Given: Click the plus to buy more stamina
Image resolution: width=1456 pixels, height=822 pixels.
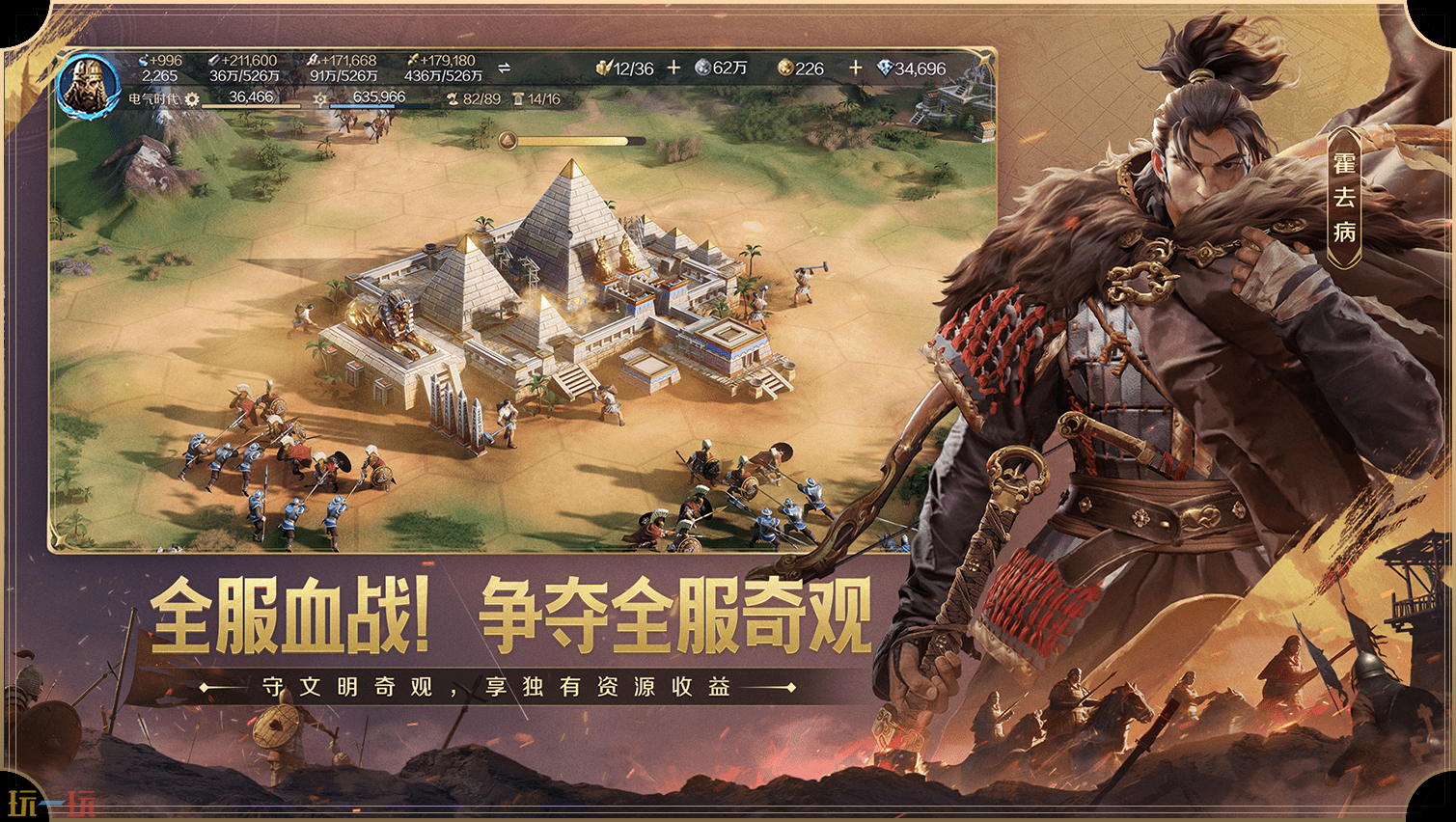Looking at the screenshot, I should pos(673,66).
